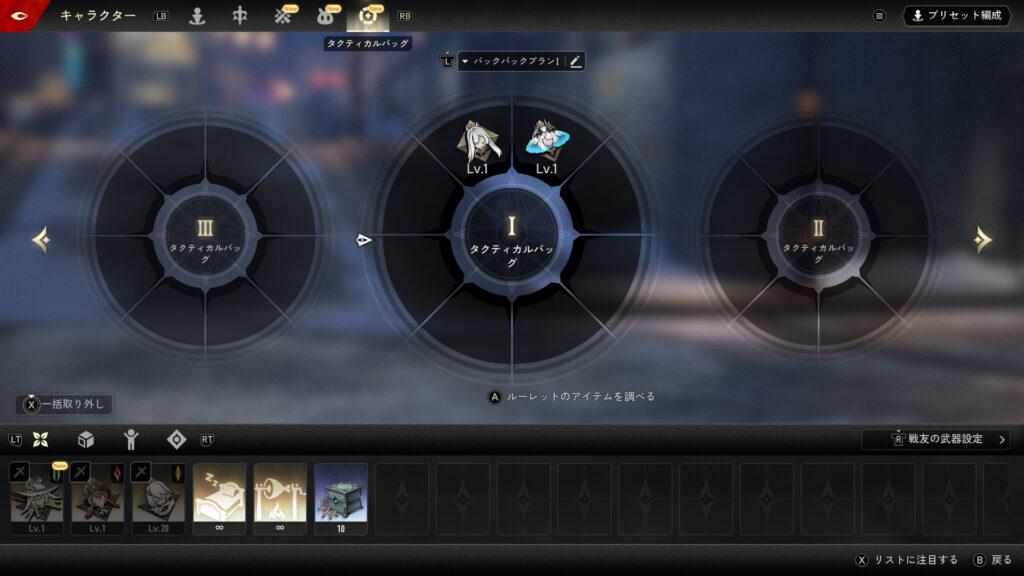
Task: Edit the backpack plan name with the pencil
Action: coord(575,61)
